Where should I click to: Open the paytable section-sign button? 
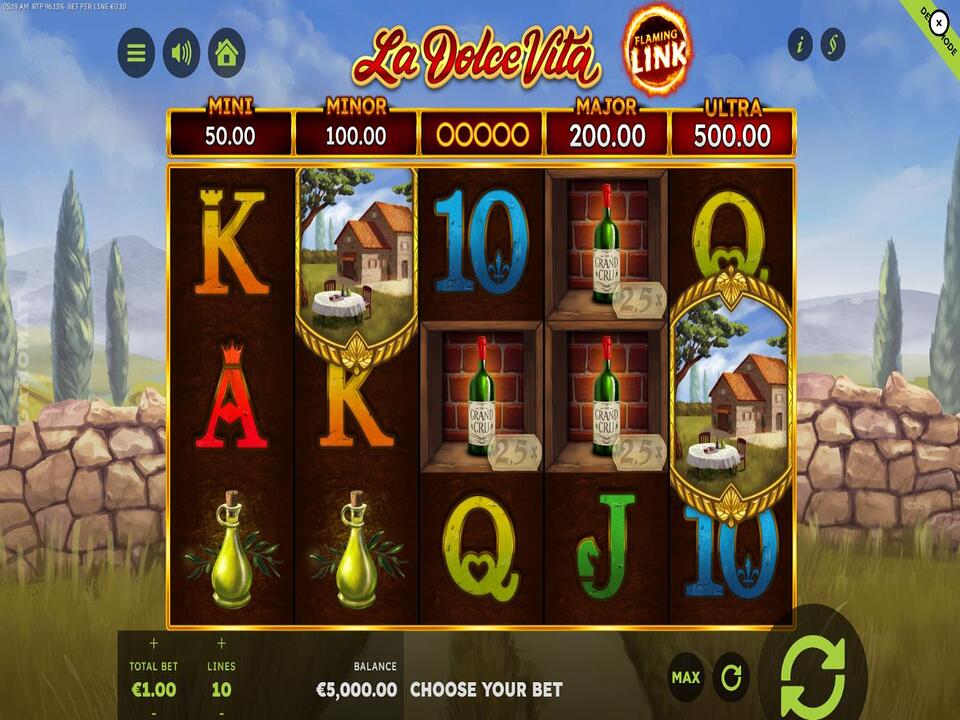tap(832, 44)
